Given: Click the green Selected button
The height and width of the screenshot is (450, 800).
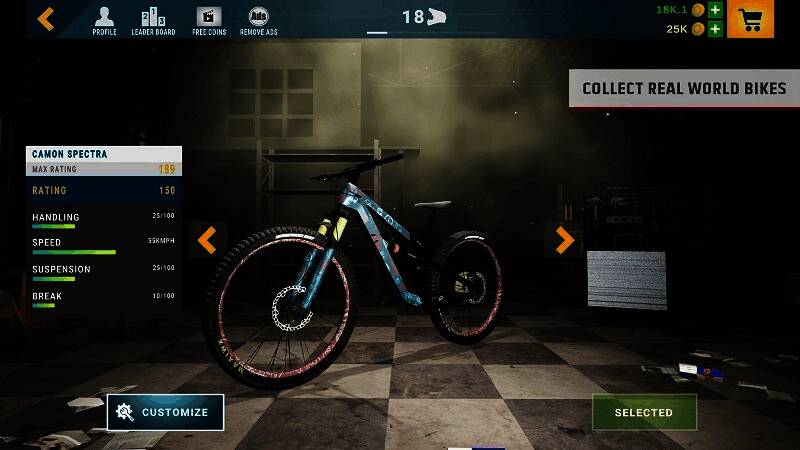Looking at the screenshot, I should click(643, 412).
